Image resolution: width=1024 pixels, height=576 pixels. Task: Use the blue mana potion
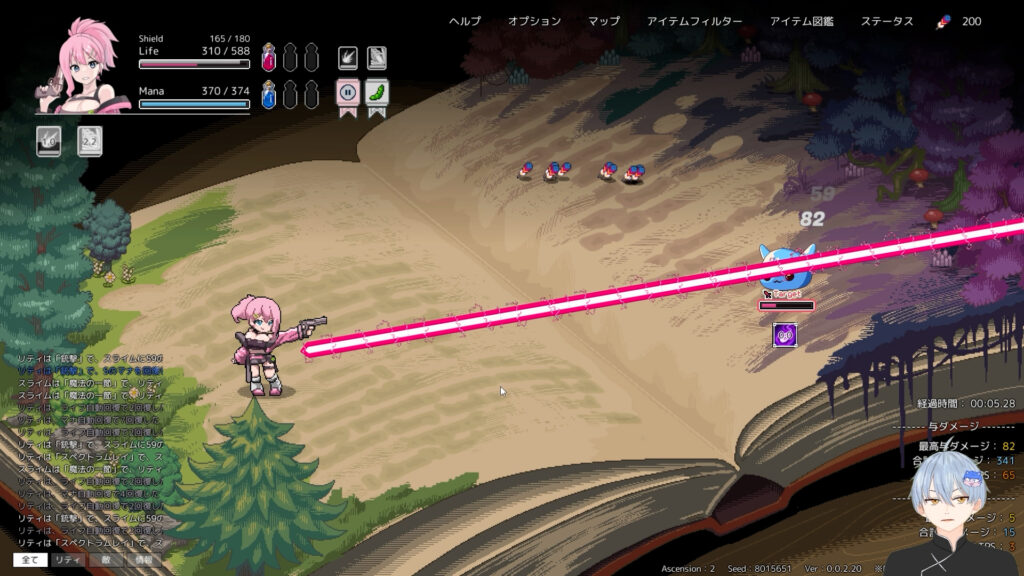coord(269,95)
